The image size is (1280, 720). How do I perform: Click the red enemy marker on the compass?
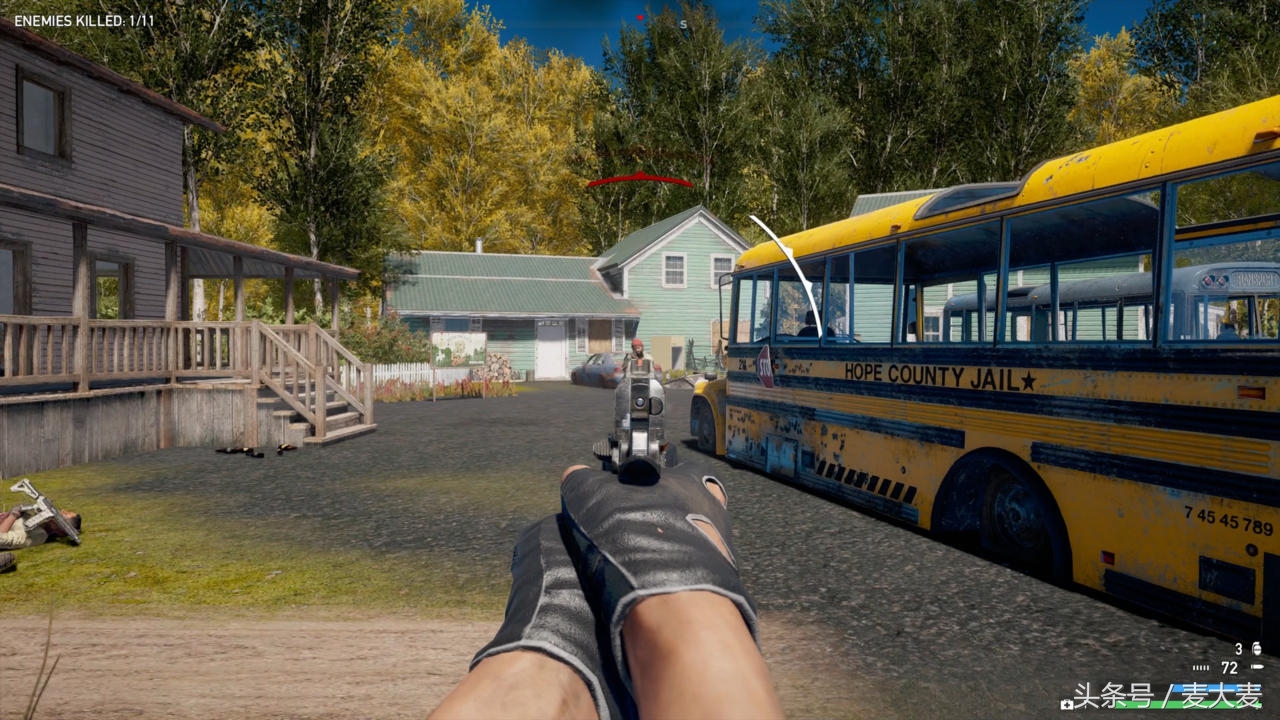click(x=641, y=17)
